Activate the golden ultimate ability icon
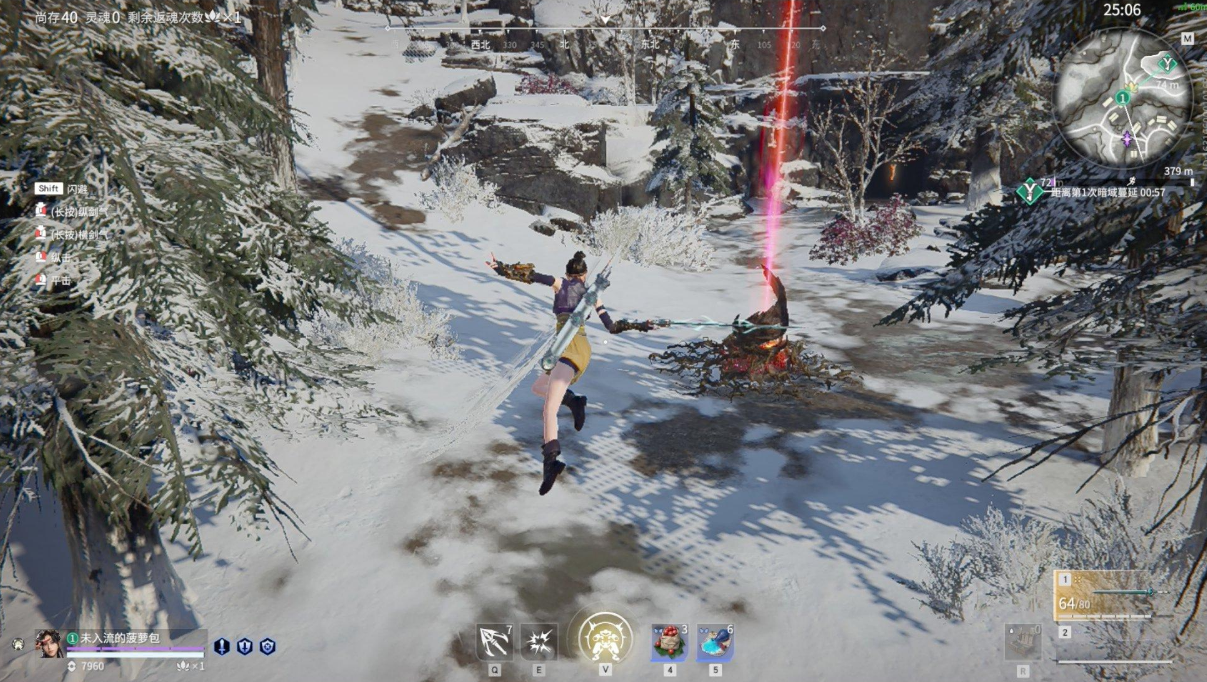Image resolution: width=1207 pixels, height=682 pixels. 604,639
